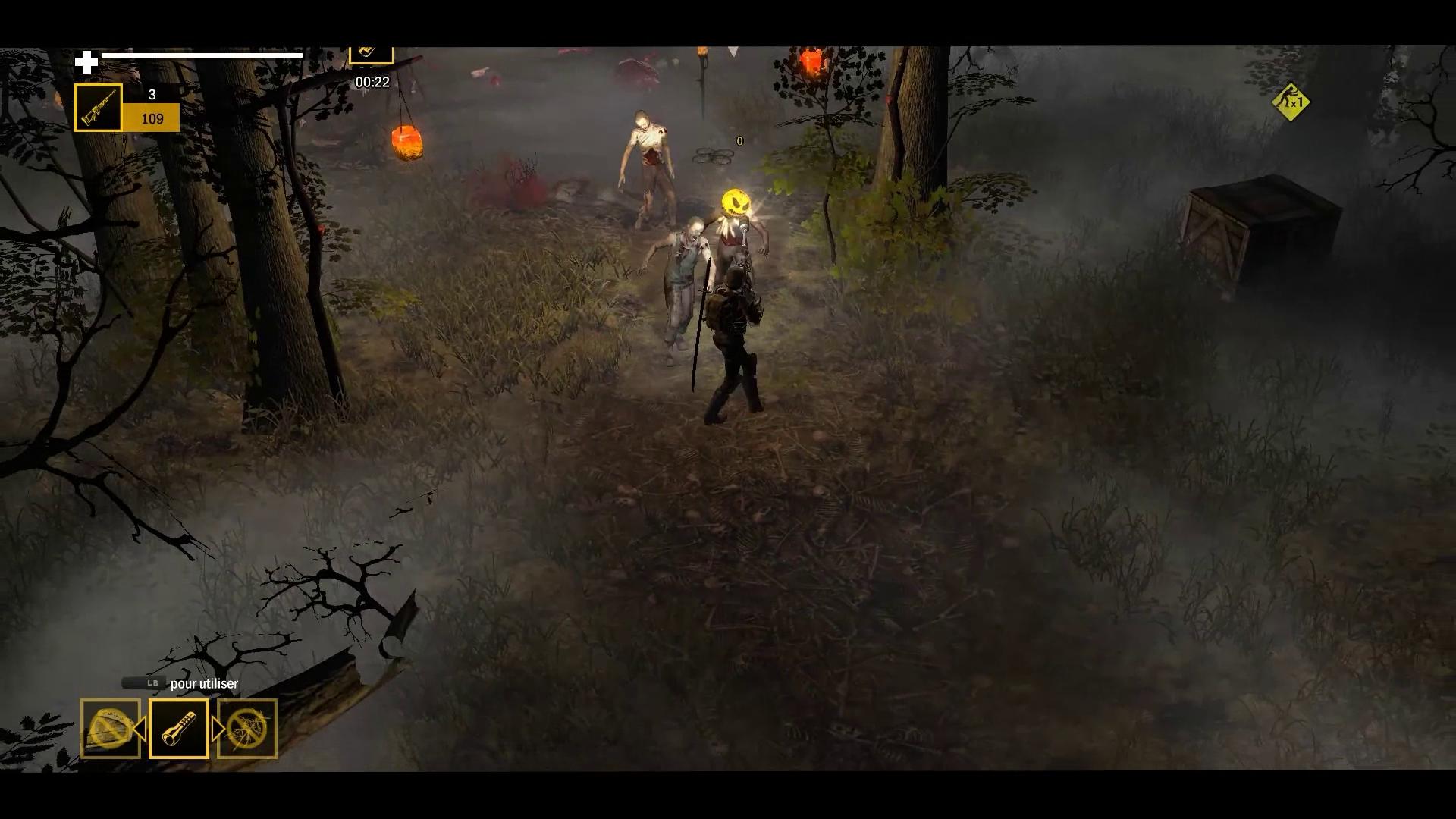Cycle items with the left arrow
The height and width of the screenshot is (819, 1456).
pyautogui.click(x=140, y=730)
